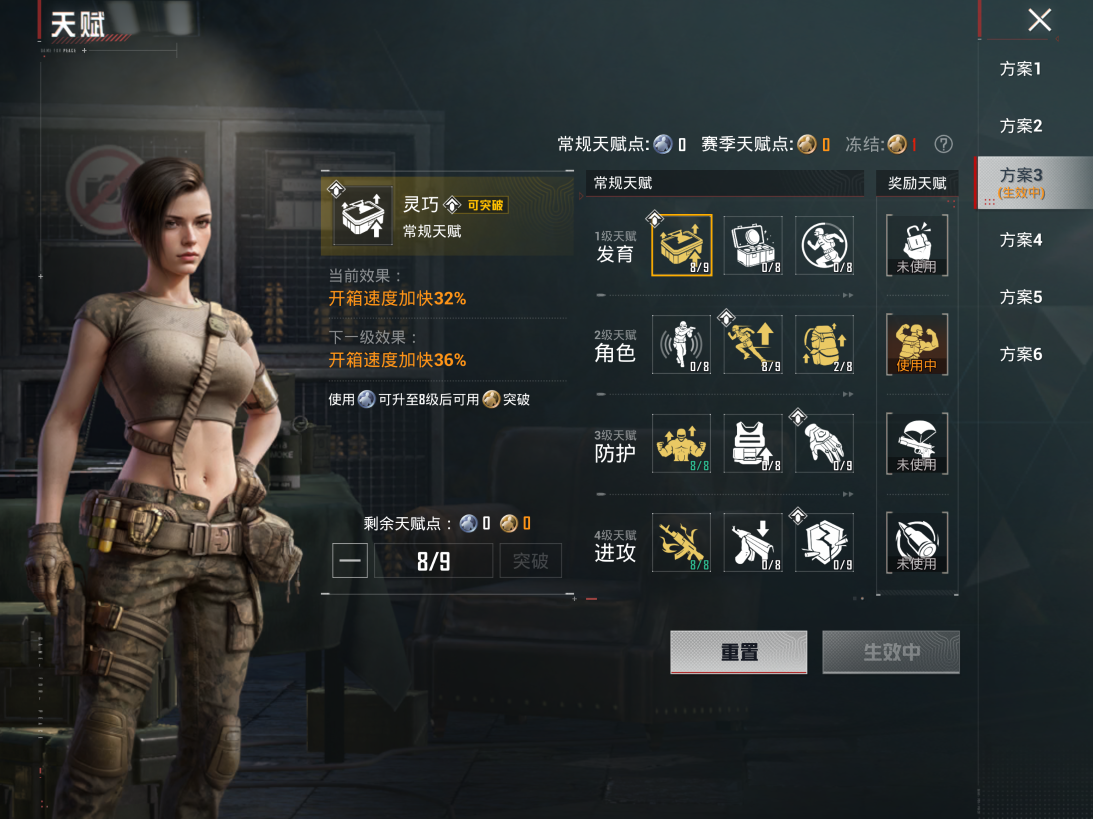
Task: Click the 突破 breakthrough button
Action: (x=530, y=561)
